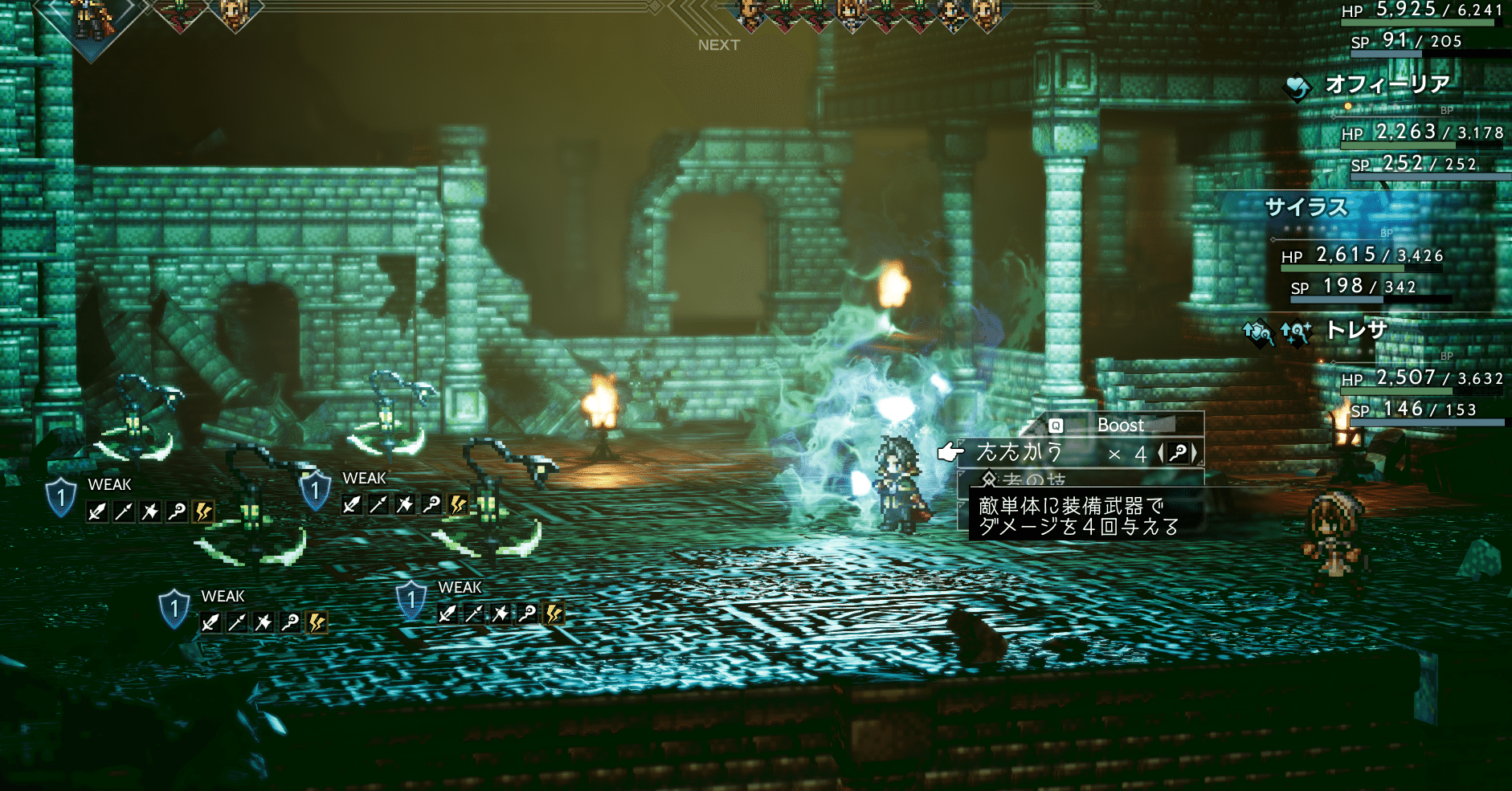Viewport: 1512px width, 791px height.
Task: Click the sword weakness icon under WEAK
Action: click(x=97, y=512)
